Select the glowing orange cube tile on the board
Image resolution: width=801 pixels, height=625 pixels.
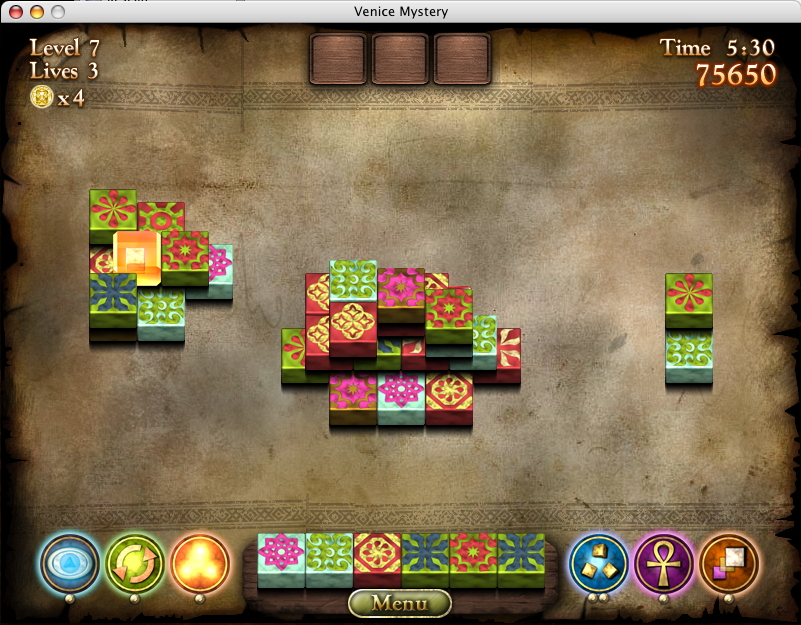(136, 256)
